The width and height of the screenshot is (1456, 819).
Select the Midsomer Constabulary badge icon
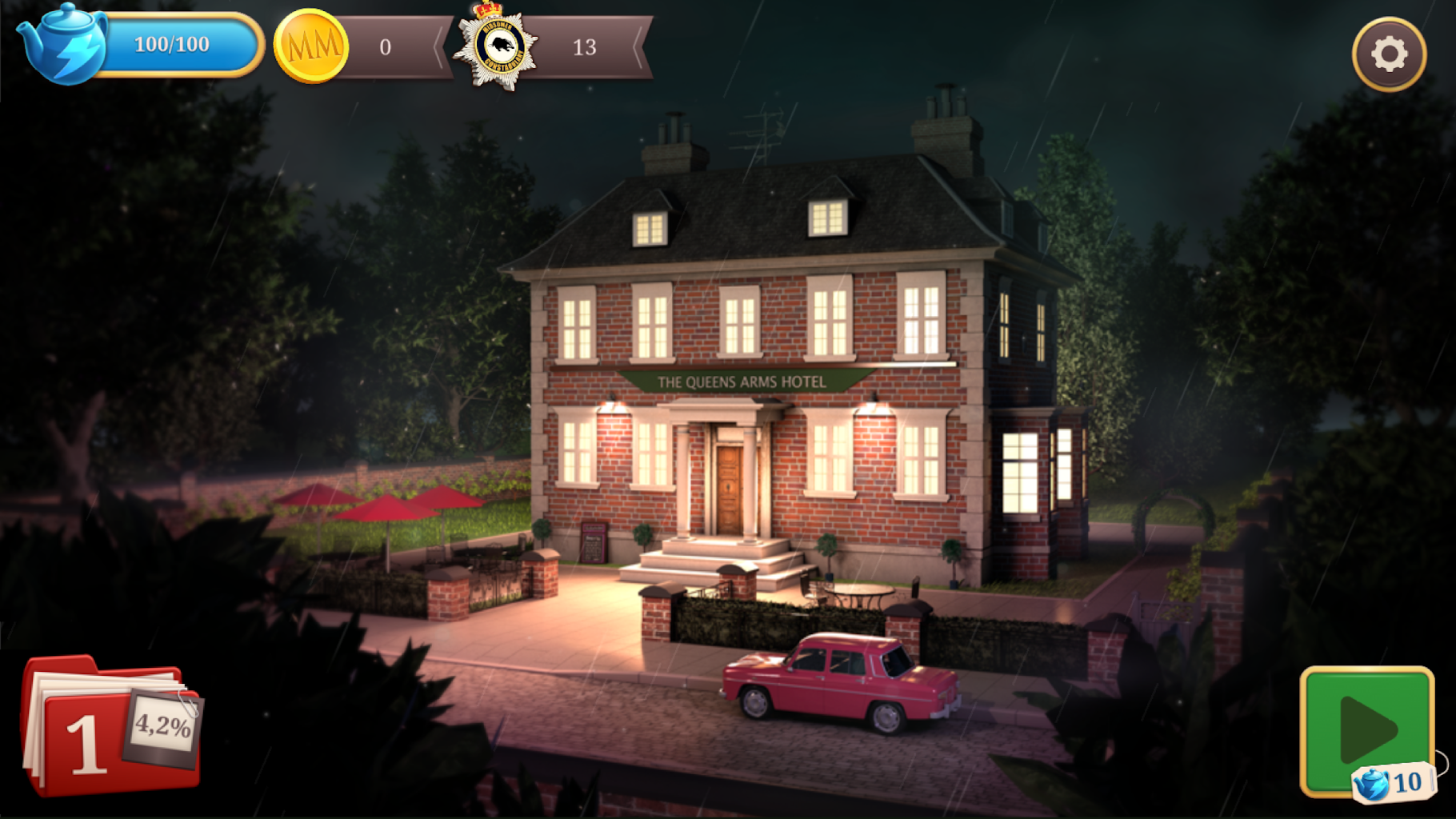click(496, 46)
